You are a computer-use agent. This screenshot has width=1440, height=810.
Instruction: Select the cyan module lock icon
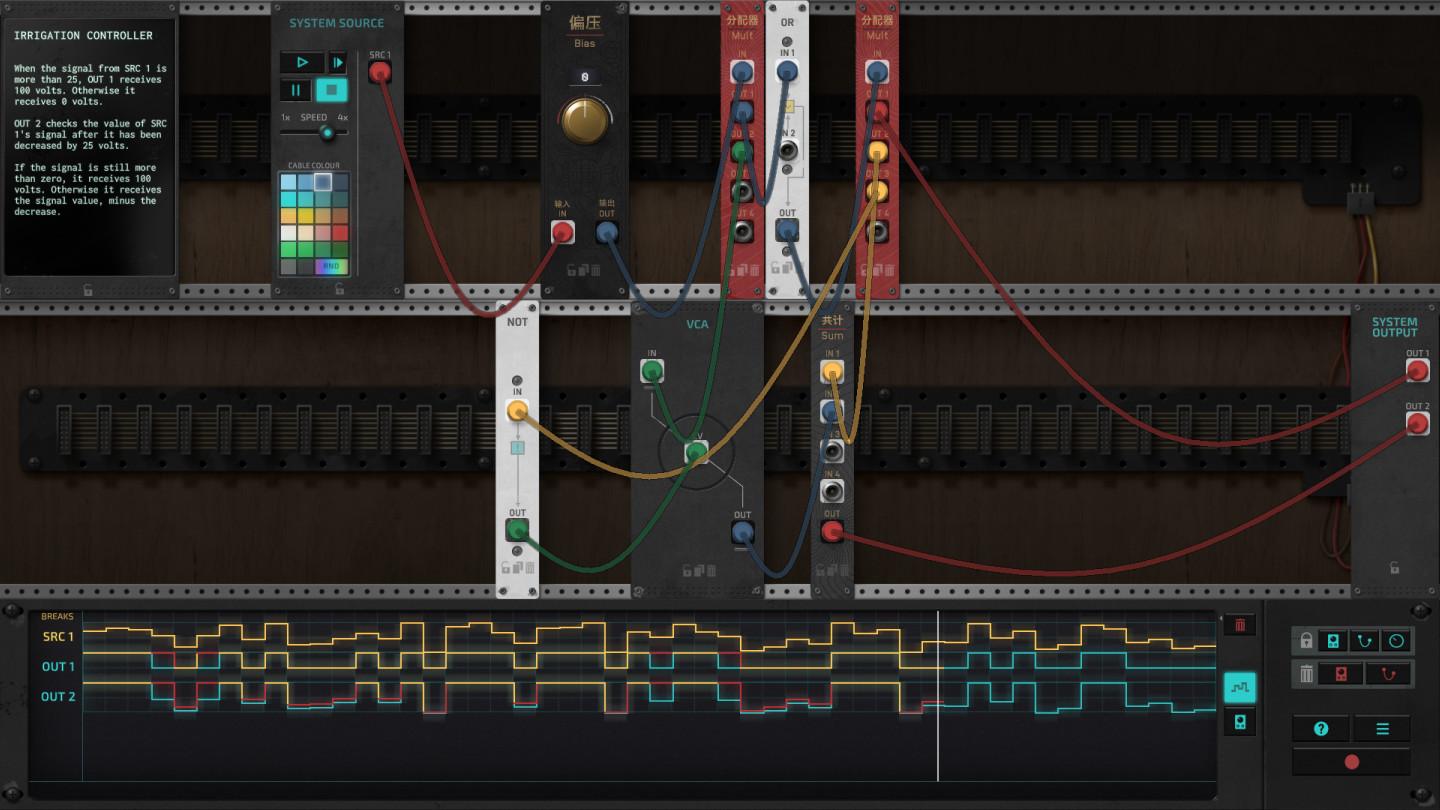[x=1333, y=641]
